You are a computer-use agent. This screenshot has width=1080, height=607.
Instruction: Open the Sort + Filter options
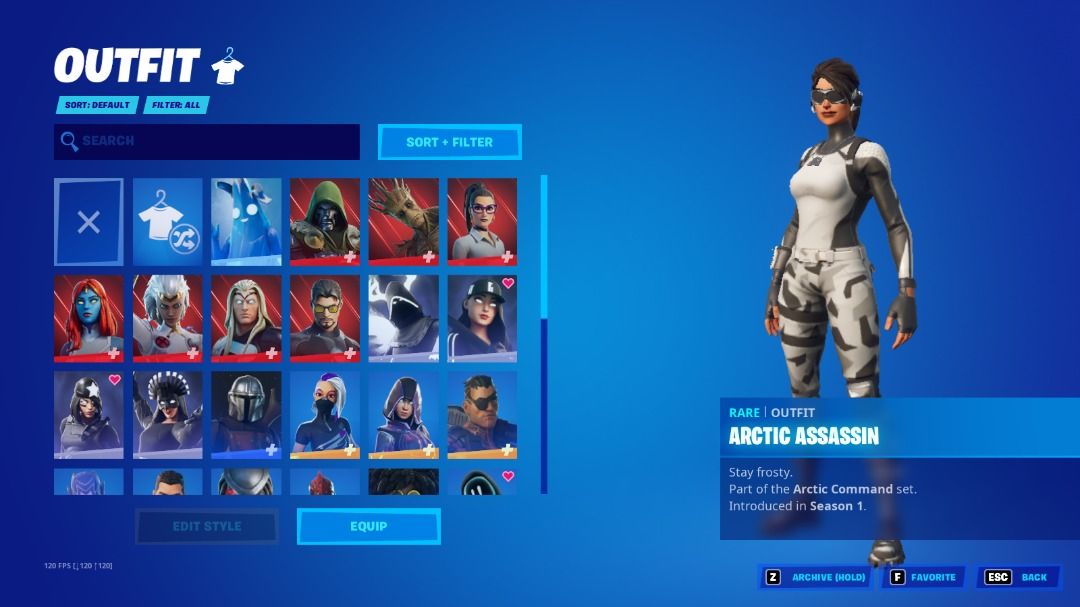coord(449,142)
